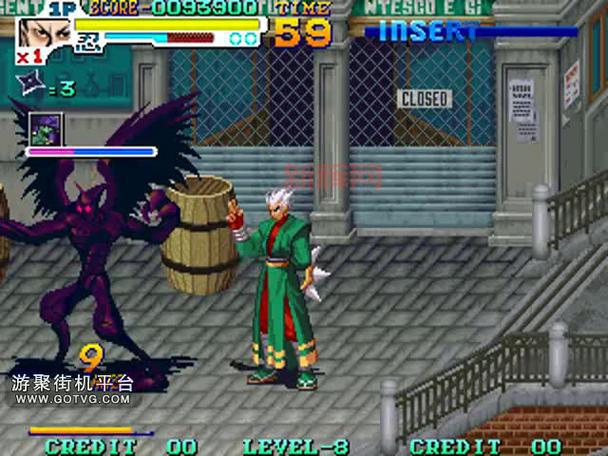608x456 pixels.
Task: Open the WWW.GOTVG.COM watermark link
Action: coord(71,400)
